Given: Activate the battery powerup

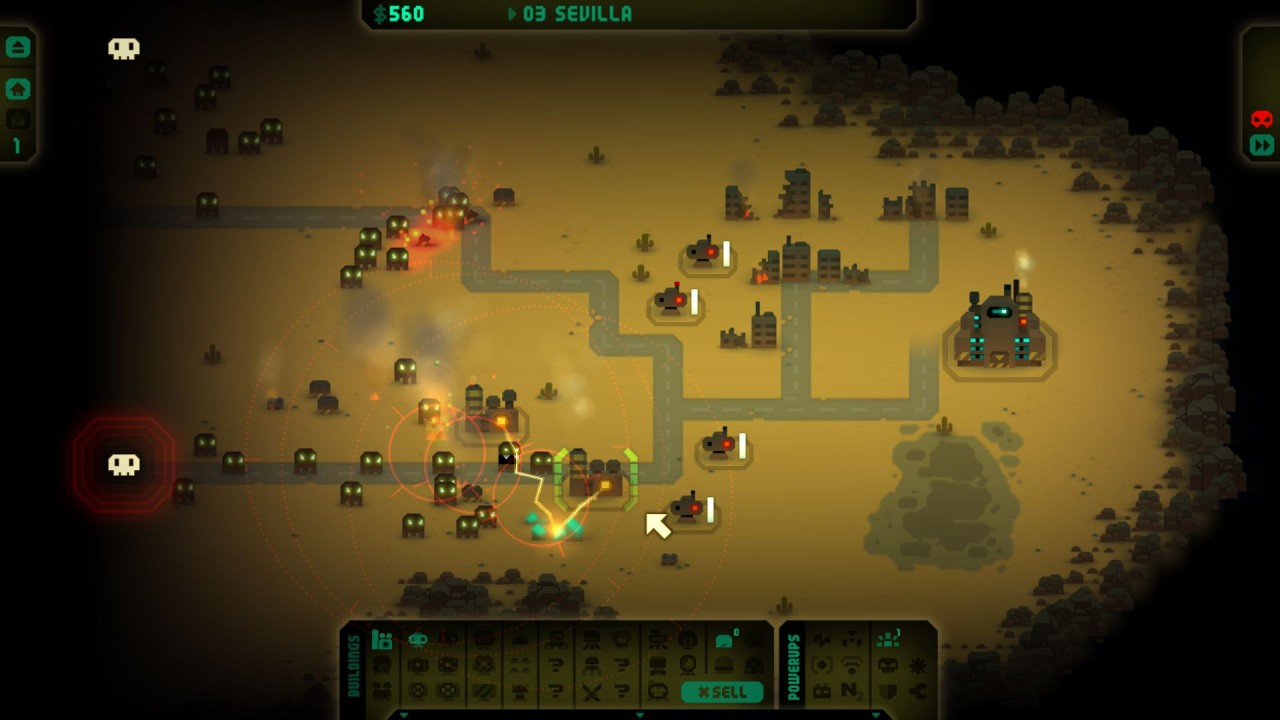Looking at the screenshot, I should [x=821, y=691].
